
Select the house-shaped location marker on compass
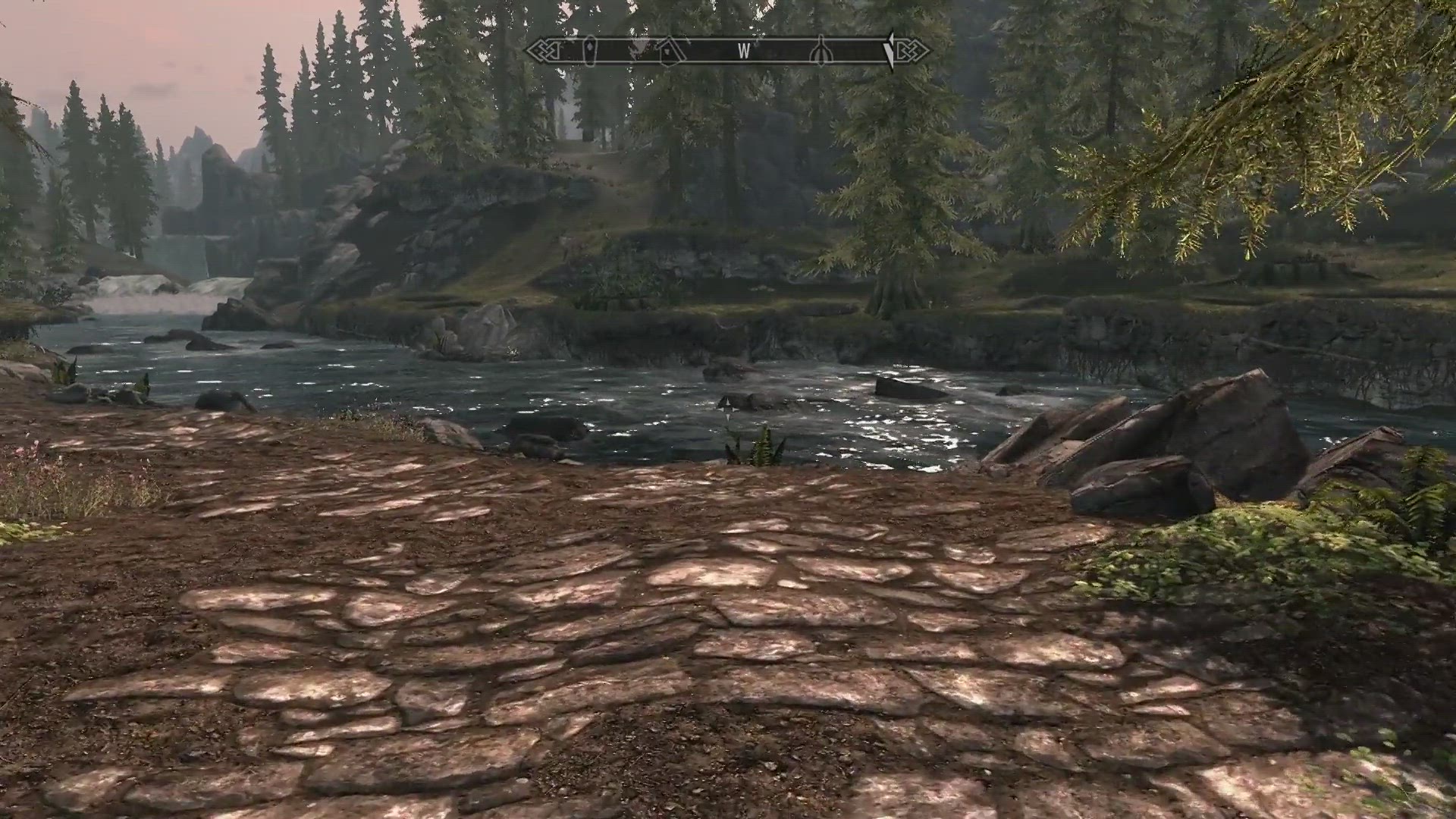[x=670, y=52]
